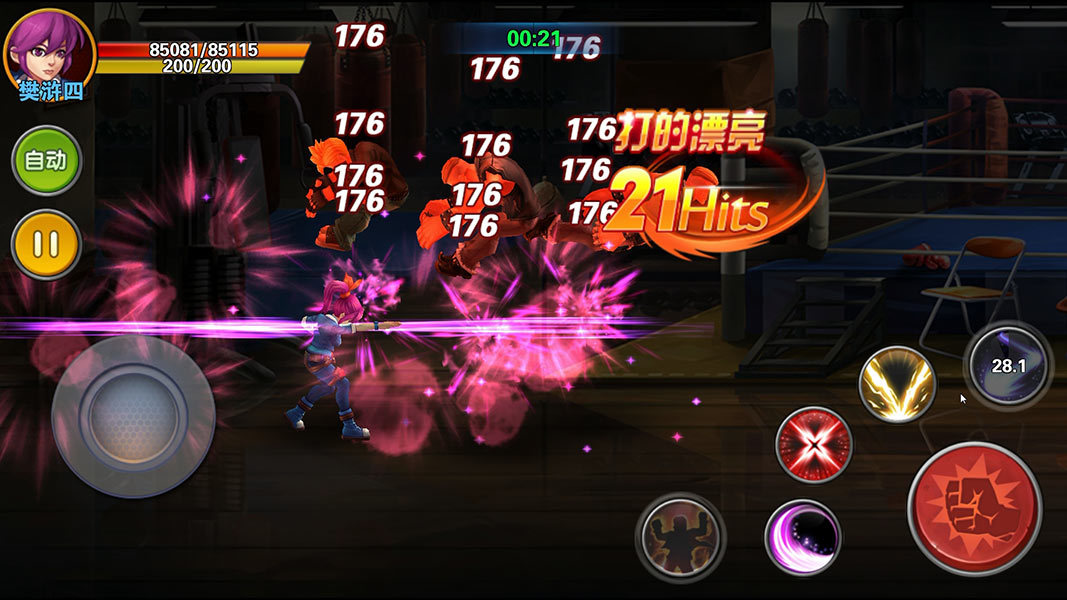Activate the golden lightning wings skill
The width and height of the screenshot is (1067, 600).
point(897,384)
